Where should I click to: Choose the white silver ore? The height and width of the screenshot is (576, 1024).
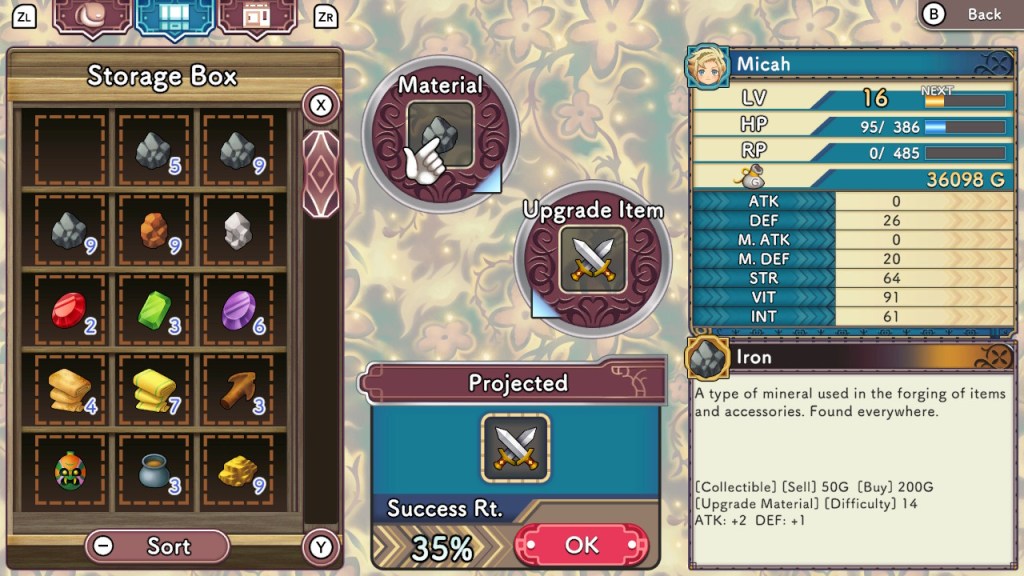pyautogui.click(x=237, y=231)
